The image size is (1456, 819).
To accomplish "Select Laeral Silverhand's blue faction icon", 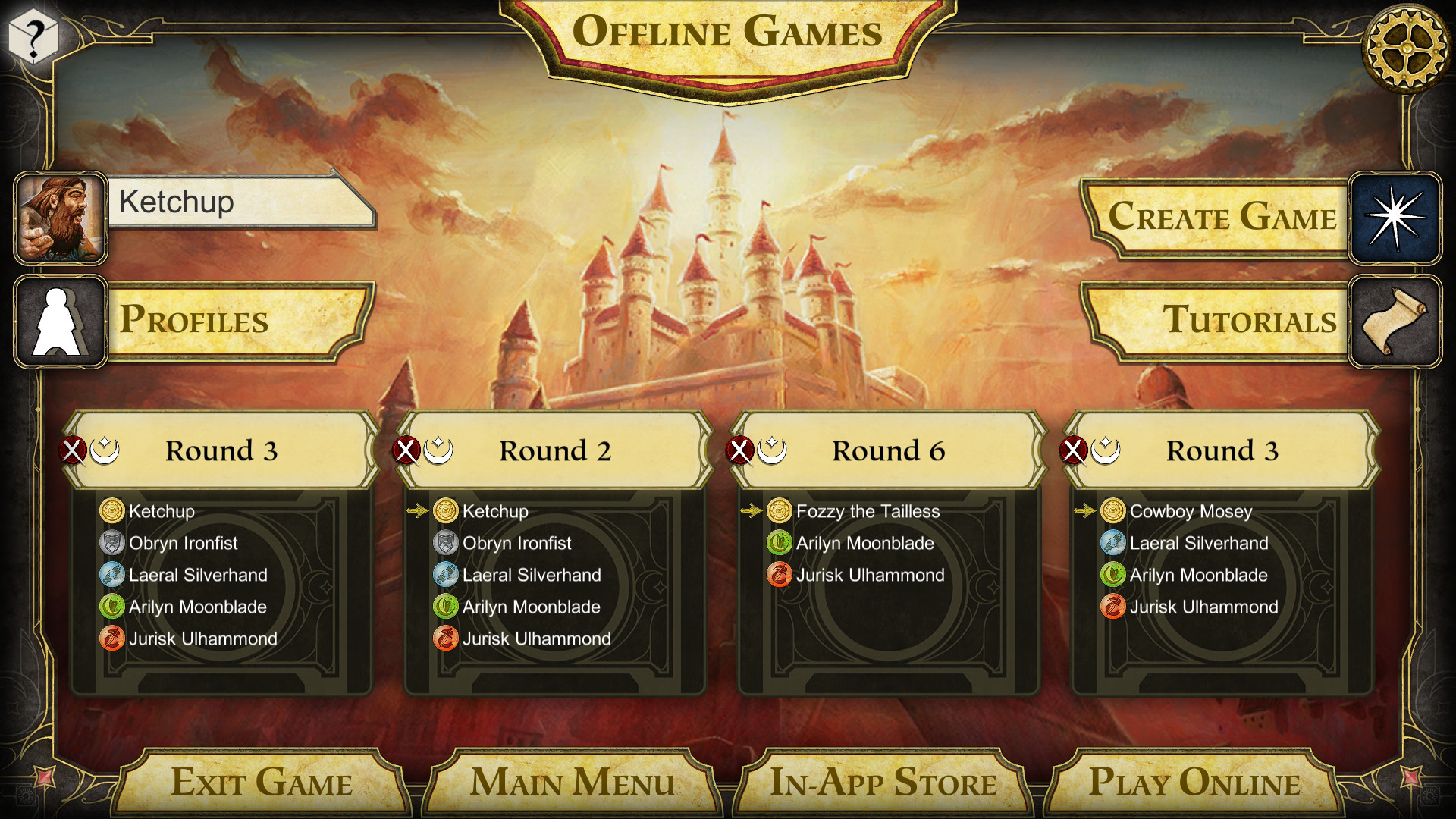I will (x=112, y=575).
